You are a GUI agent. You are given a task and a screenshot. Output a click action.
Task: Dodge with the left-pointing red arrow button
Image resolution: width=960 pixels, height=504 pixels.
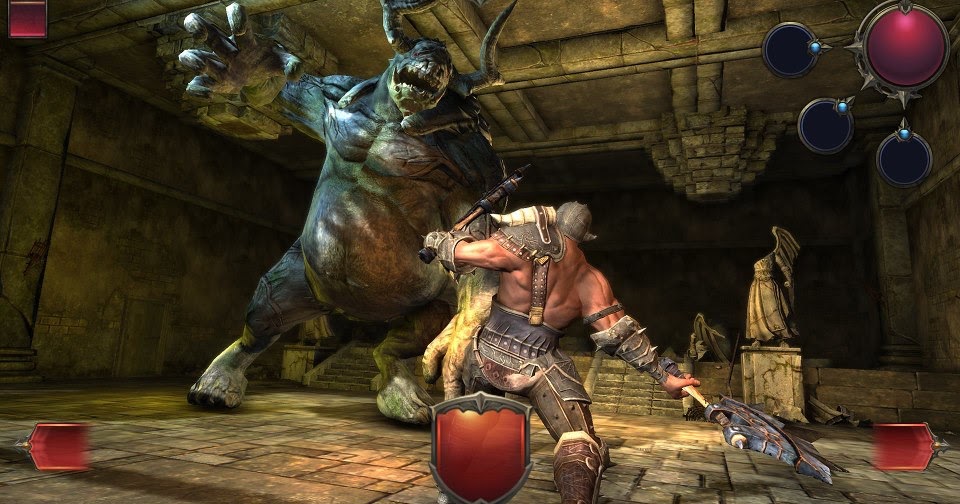click(x=59, y=445)
